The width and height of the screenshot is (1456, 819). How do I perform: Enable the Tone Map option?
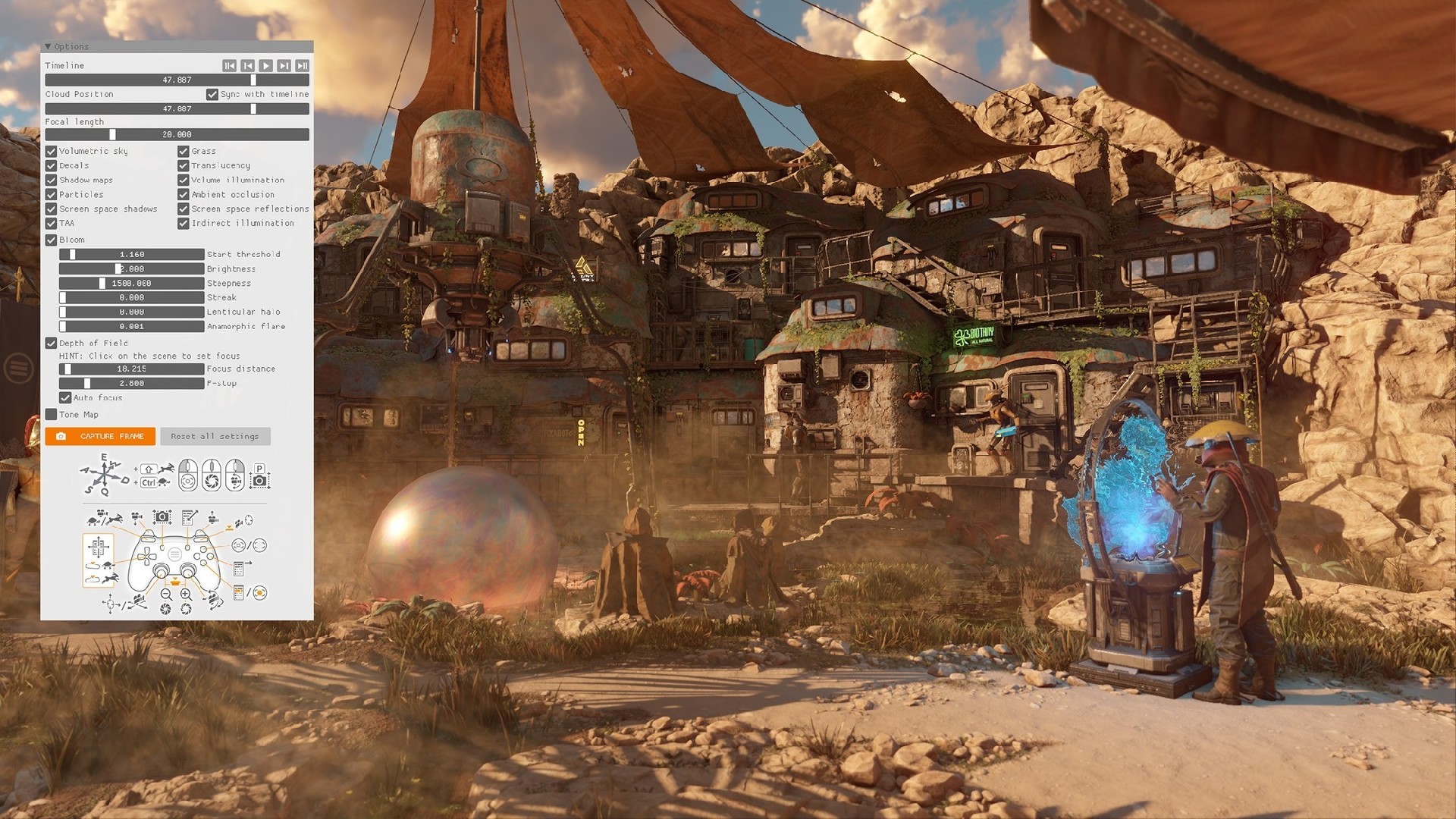pyautogui.click(x=52, y=414)
